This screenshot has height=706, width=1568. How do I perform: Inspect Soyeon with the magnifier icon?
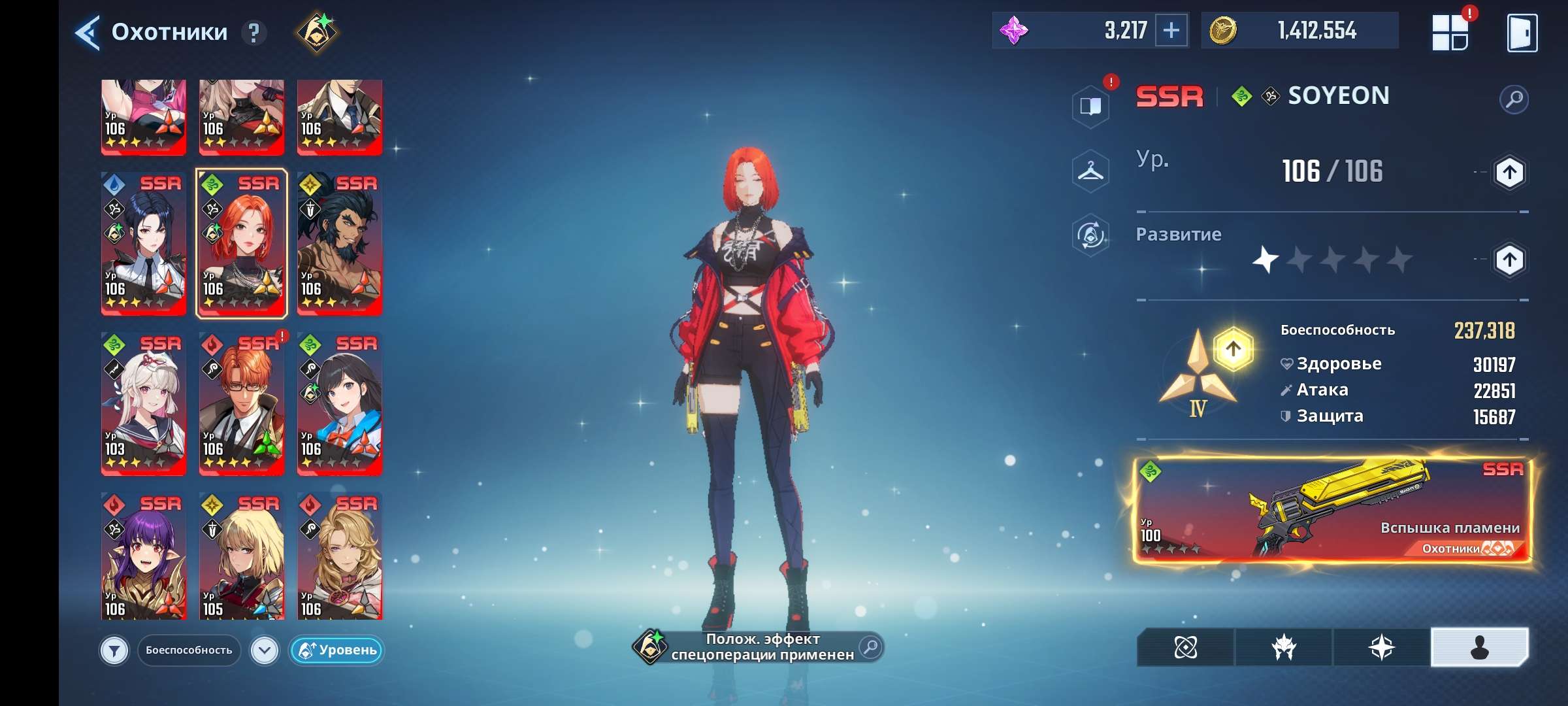click(1514, 99)
